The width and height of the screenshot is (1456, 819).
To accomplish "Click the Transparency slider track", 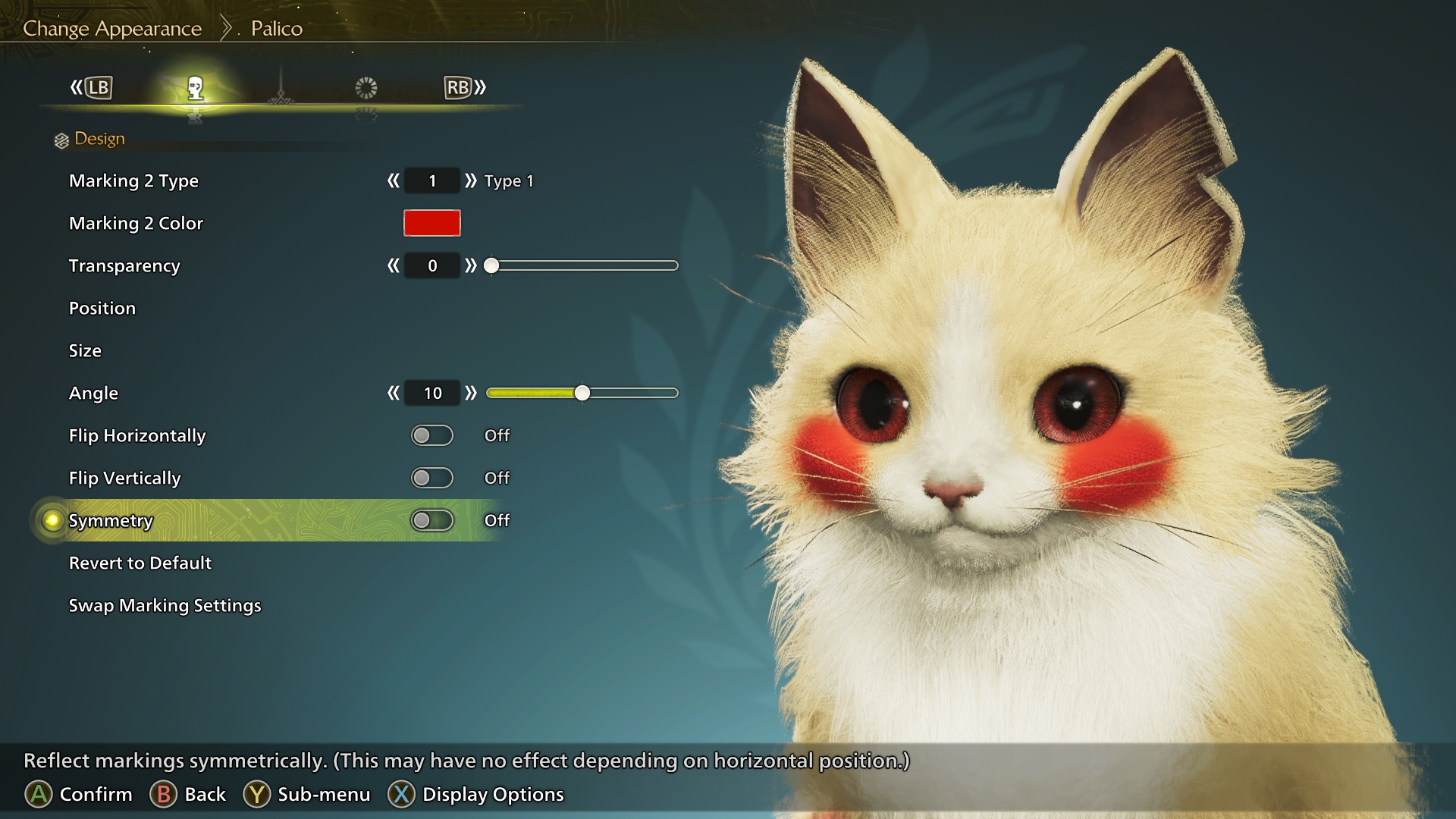I will [584, 266].
